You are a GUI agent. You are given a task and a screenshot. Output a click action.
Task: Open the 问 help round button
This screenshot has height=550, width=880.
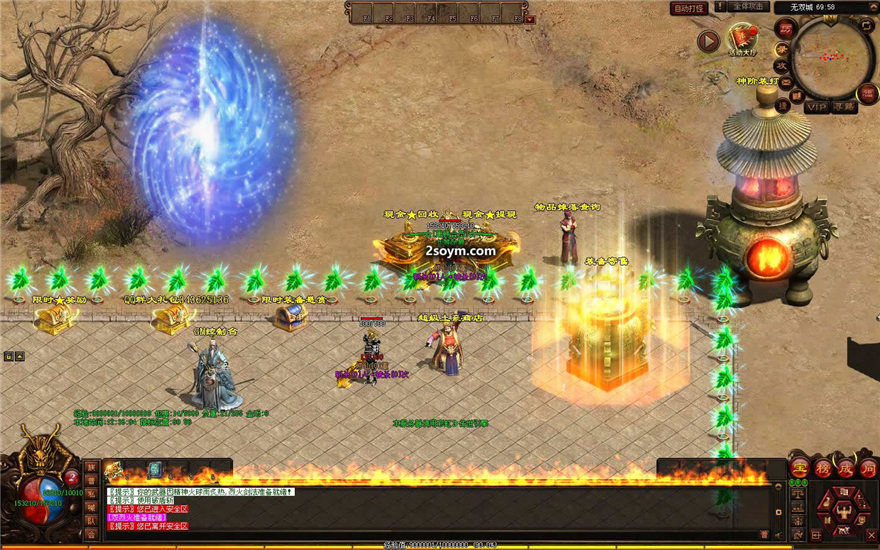click(x=867, y=467)
